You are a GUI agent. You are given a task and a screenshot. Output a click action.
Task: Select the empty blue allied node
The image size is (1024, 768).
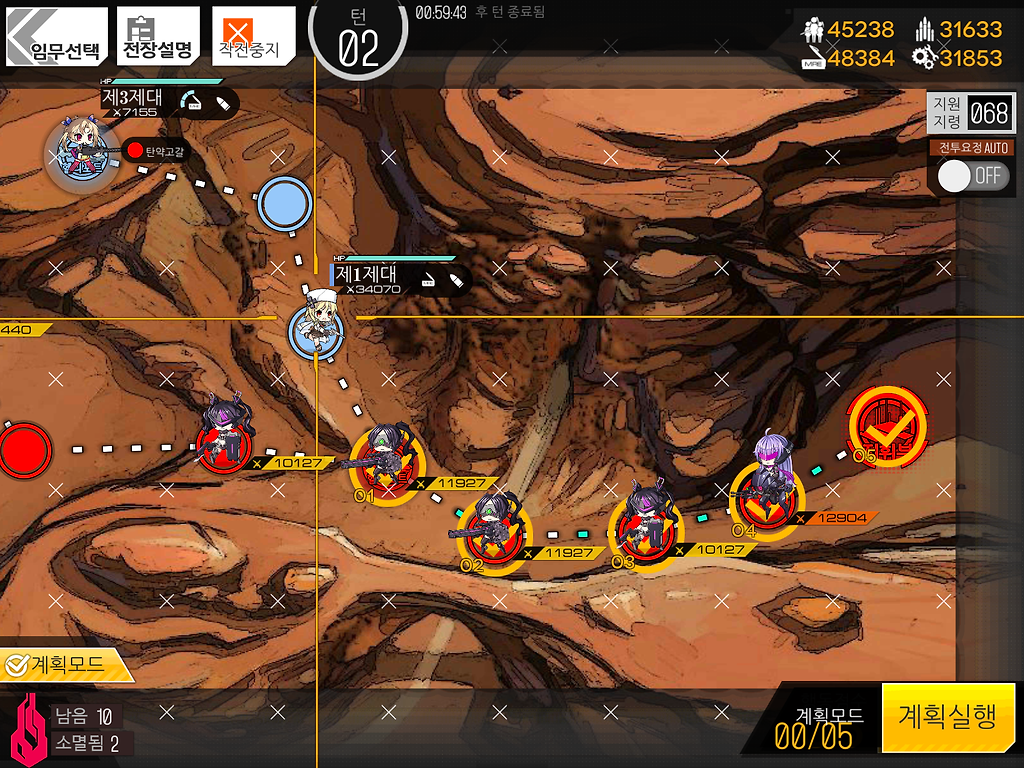point(285,205)
